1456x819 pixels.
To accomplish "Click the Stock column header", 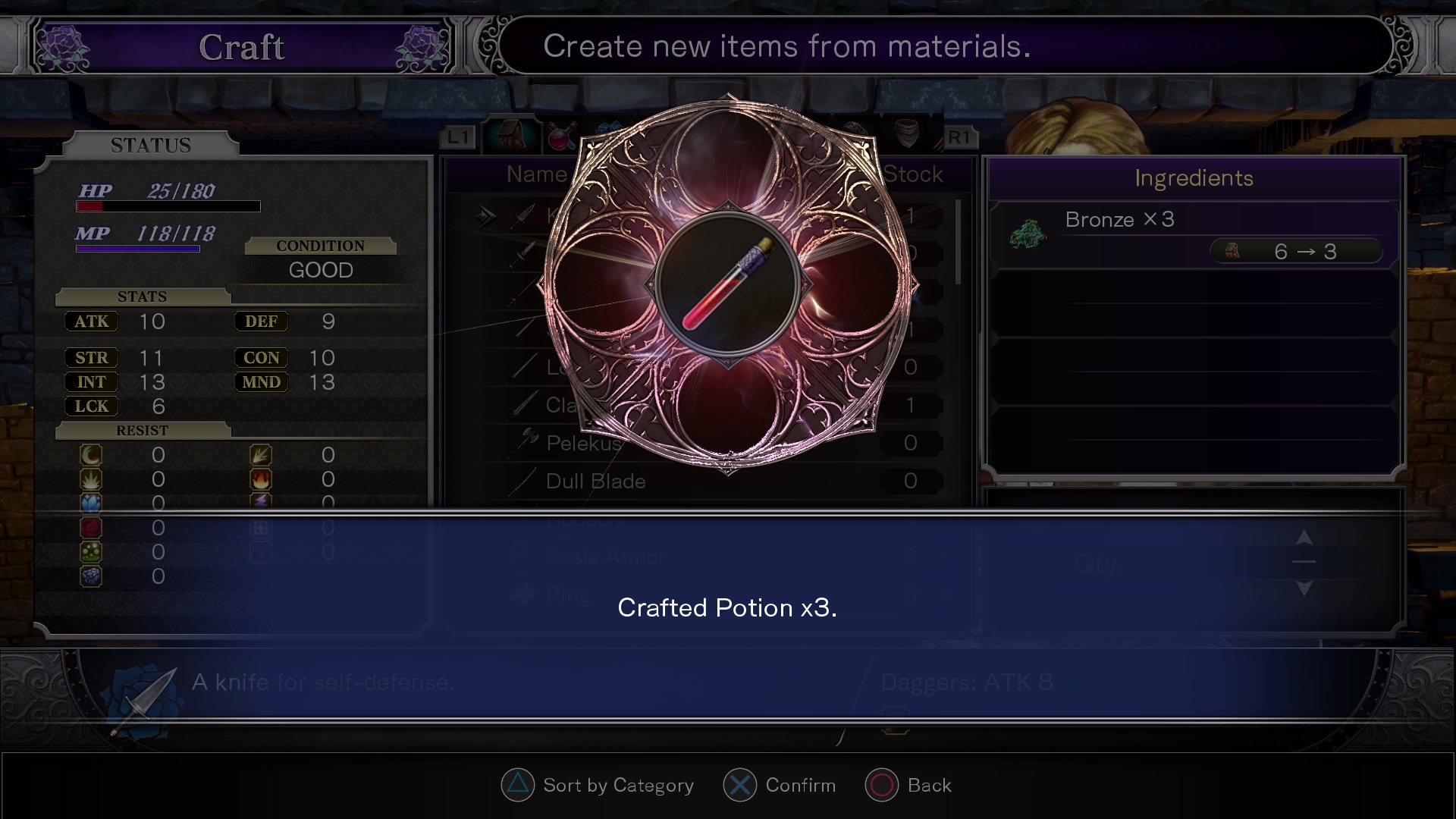I will (912, 174).
